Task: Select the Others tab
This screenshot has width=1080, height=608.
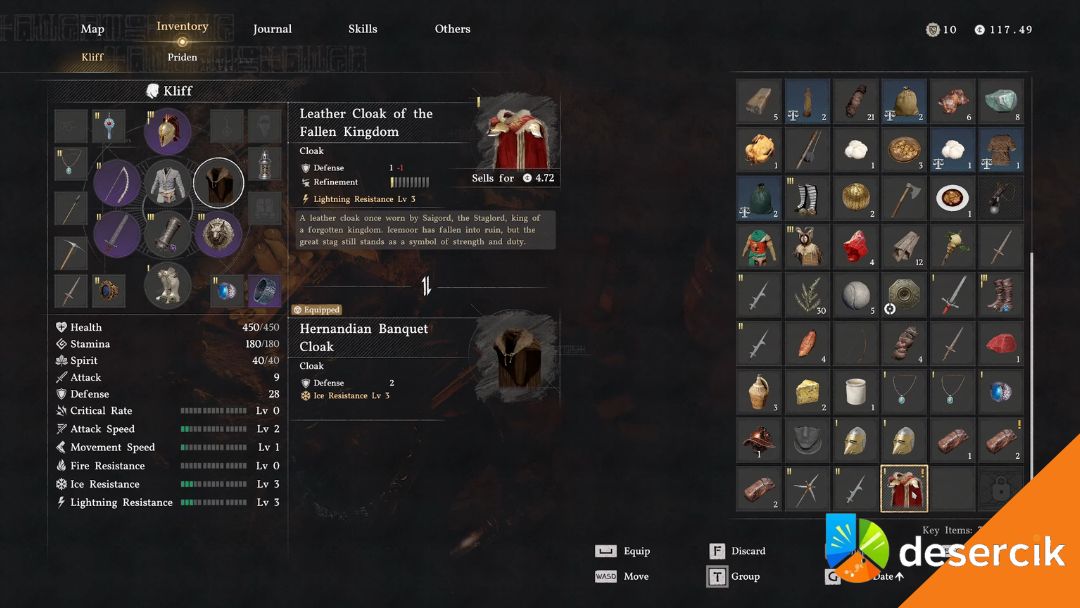Action: [x=452, y=29]
